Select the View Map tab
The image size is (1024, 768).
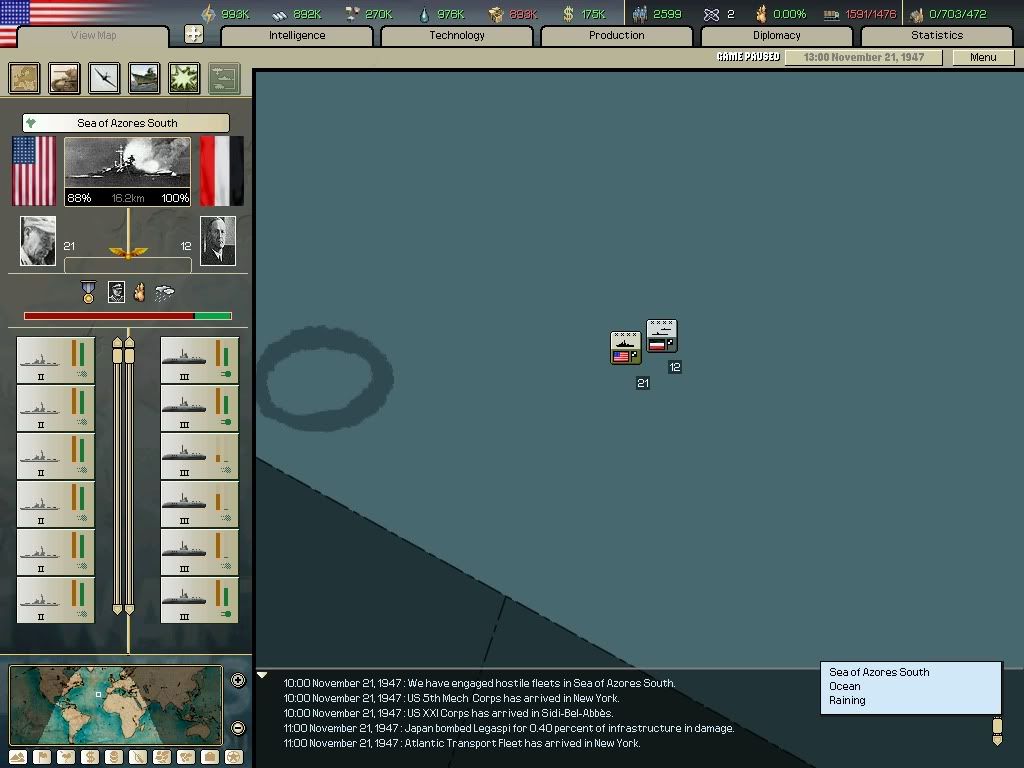pyautogui.click(x=93, y=36)
